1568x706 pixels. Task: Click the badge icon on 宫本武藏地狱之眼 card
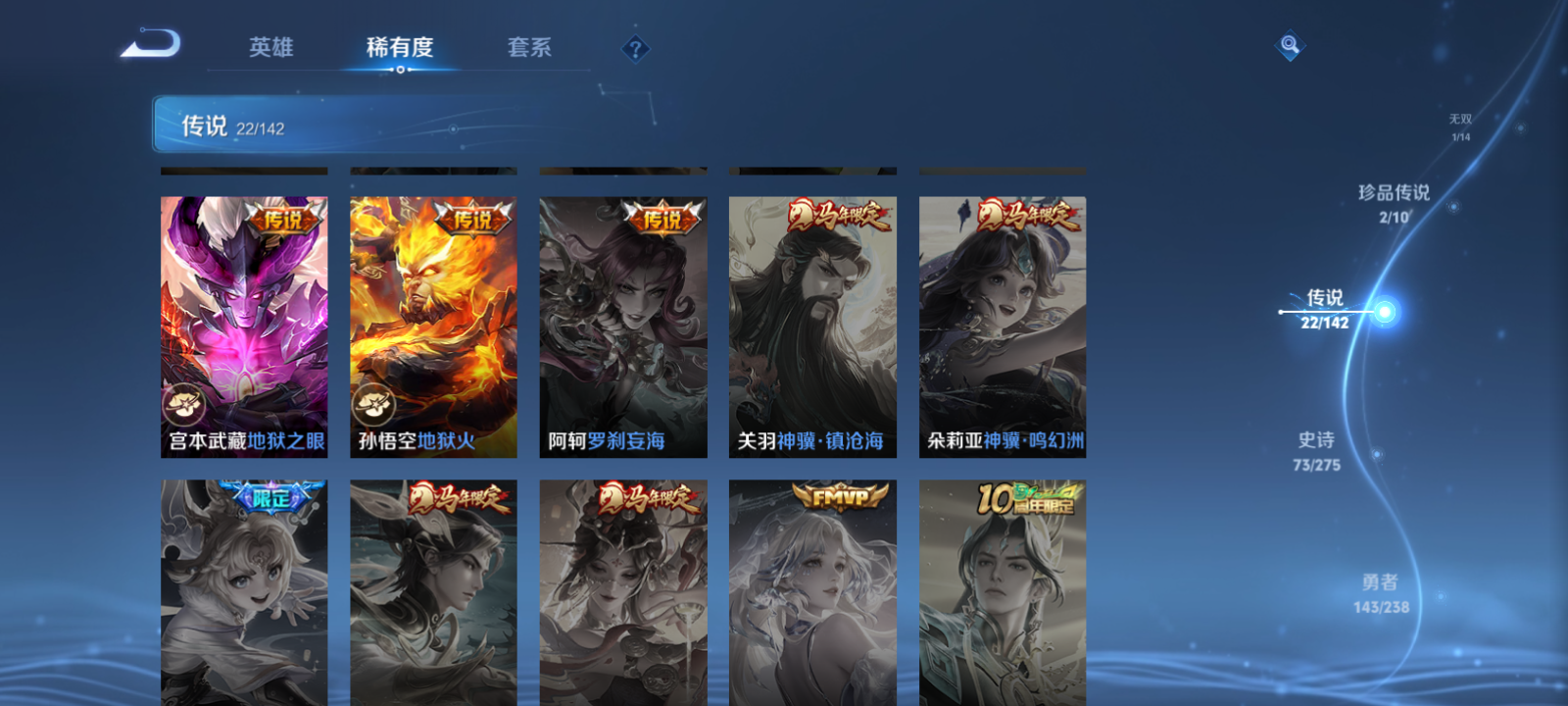tap(181, 404)
